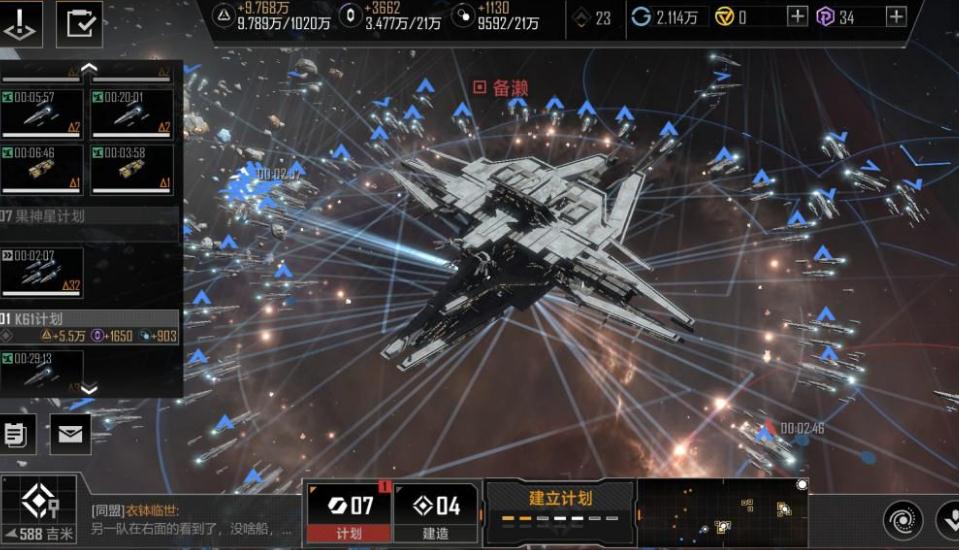
Task: Open the exclamation alert icon
Action: point(22,23)
